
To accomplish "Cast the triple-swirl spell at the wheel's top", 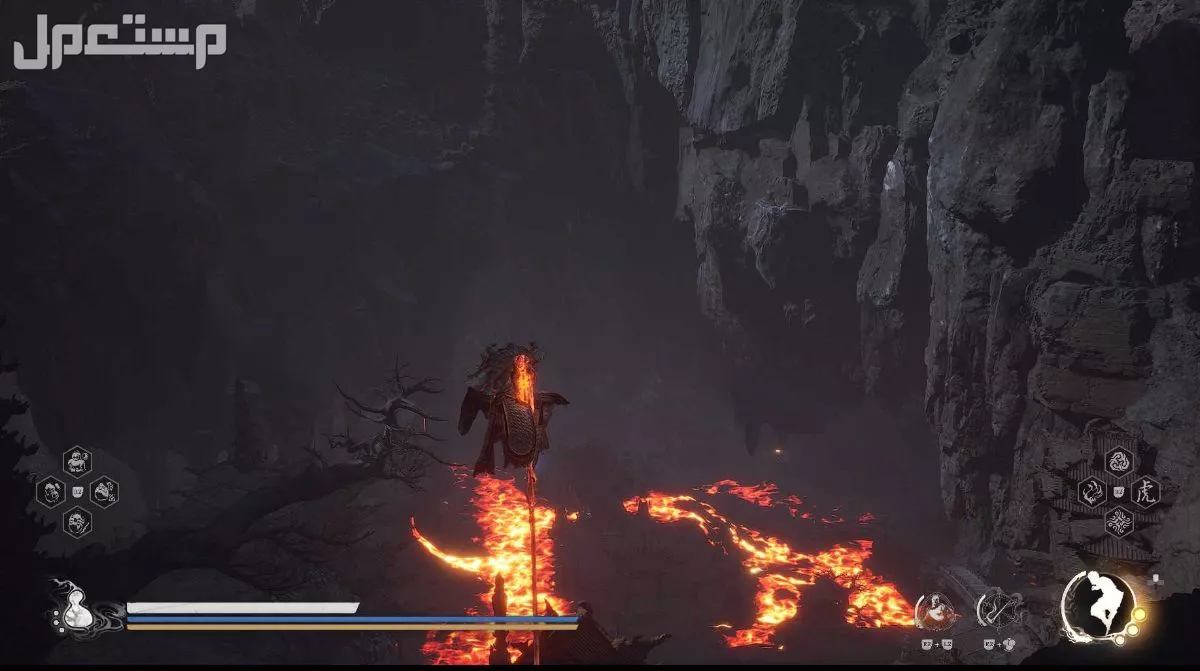I will click(1119, 461).
